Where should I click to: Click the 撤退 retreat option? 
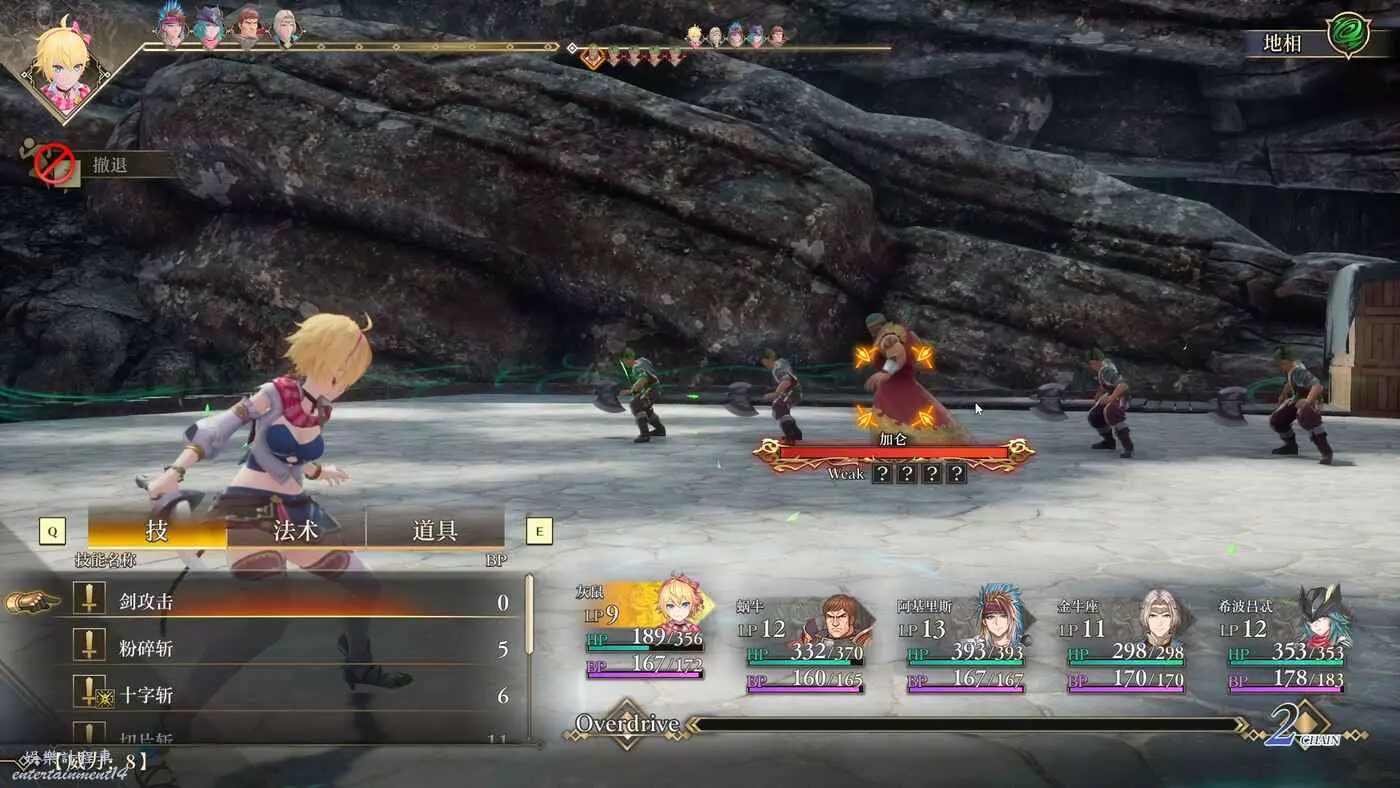point(110,165)
